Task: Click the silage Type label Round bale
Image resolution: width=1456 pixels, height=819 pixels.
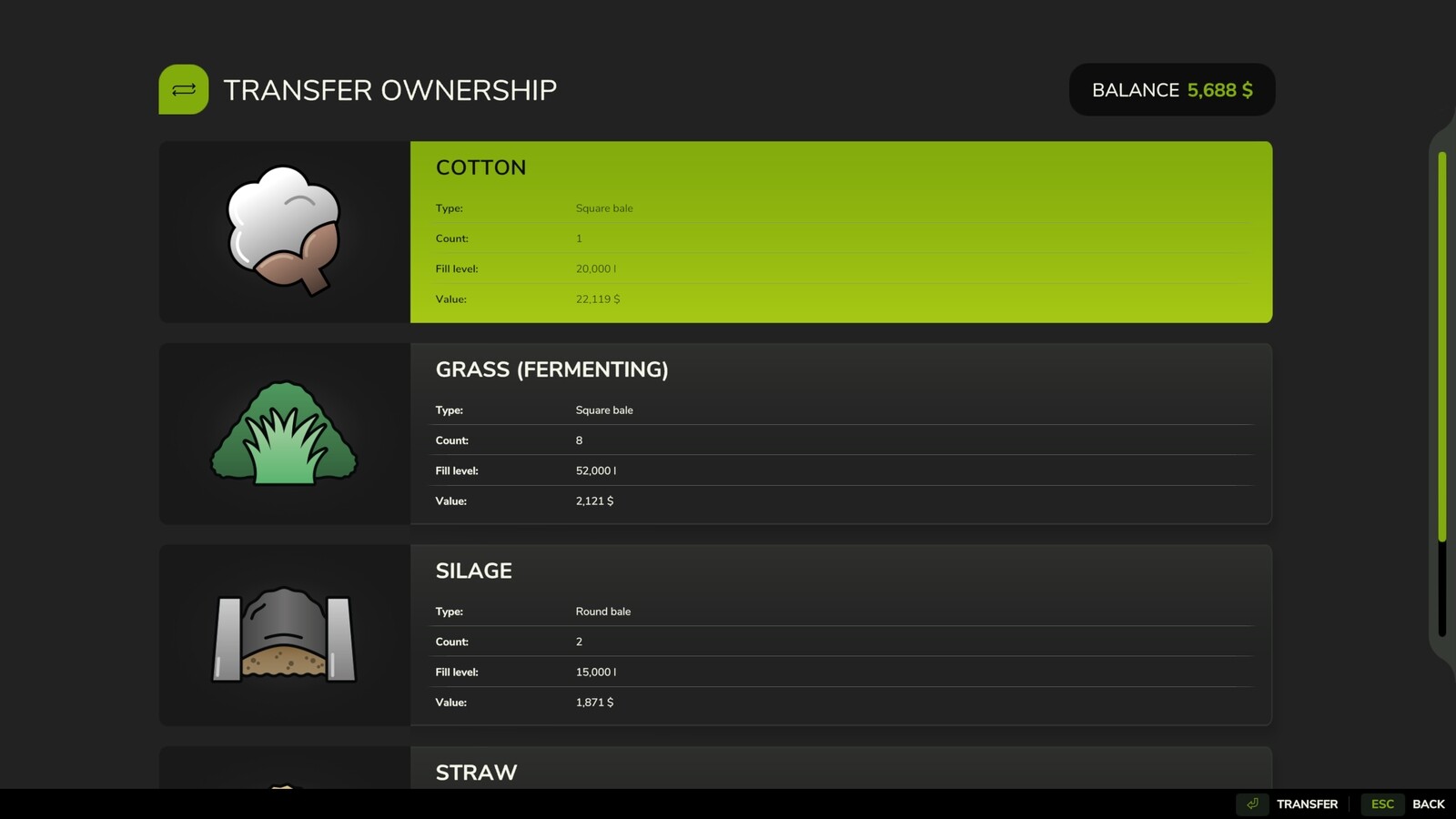Action: [x=602, y=611]
